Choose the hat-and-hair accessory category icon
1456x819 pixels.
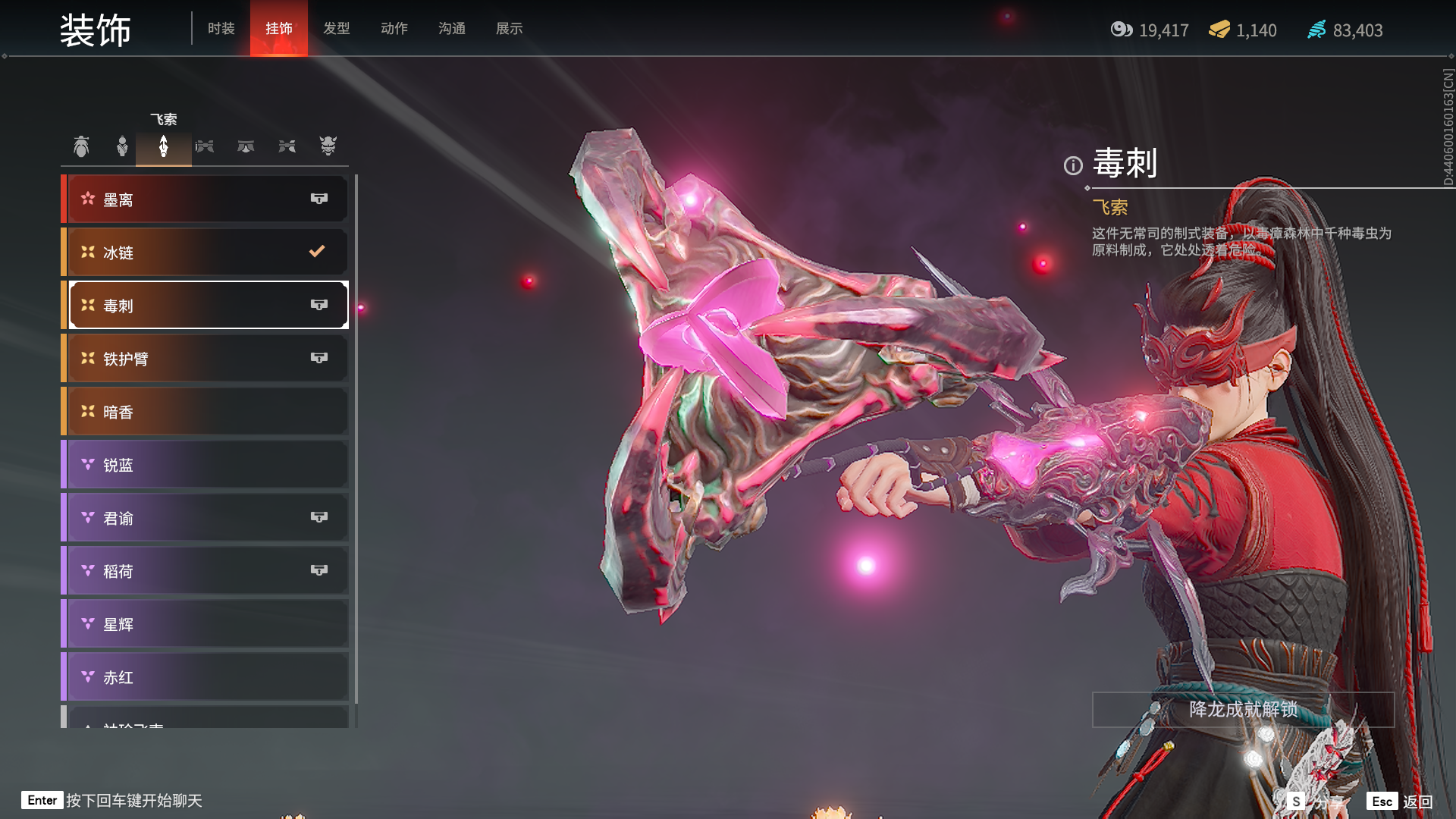click(81, 146)
